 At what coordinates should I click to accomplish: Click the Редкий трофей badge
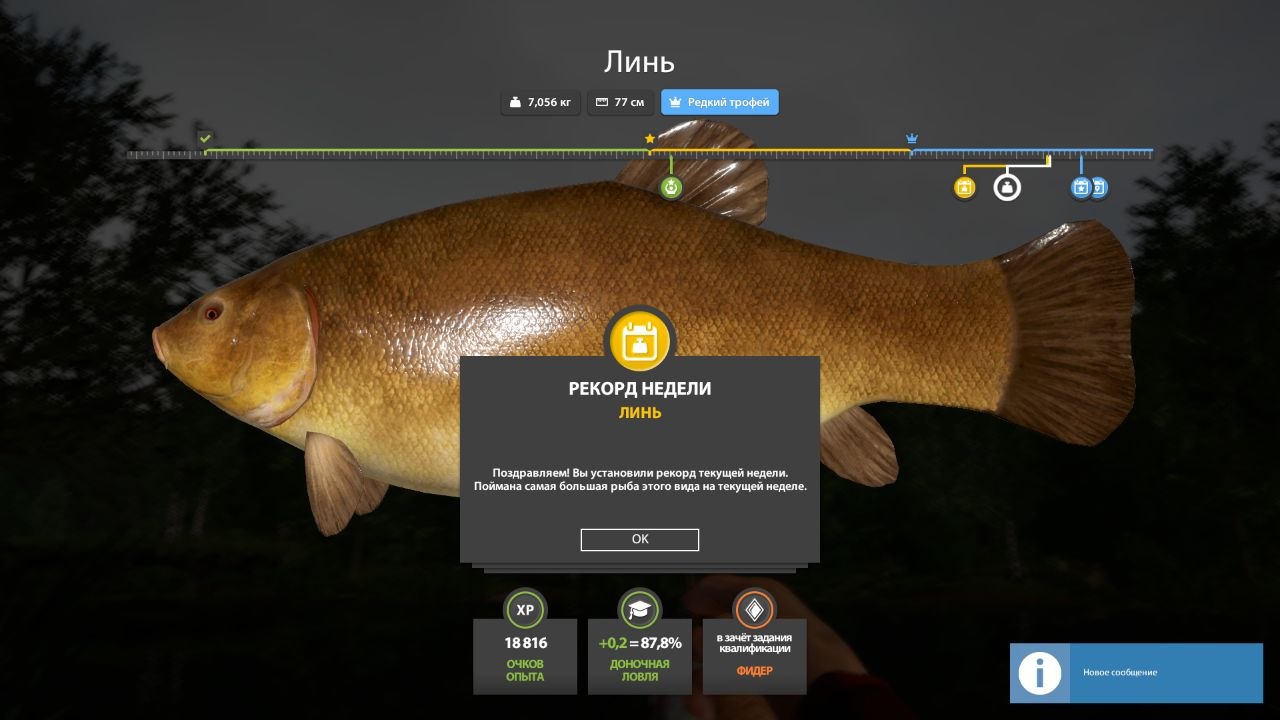pyautogui.click(x=719, y=102)
